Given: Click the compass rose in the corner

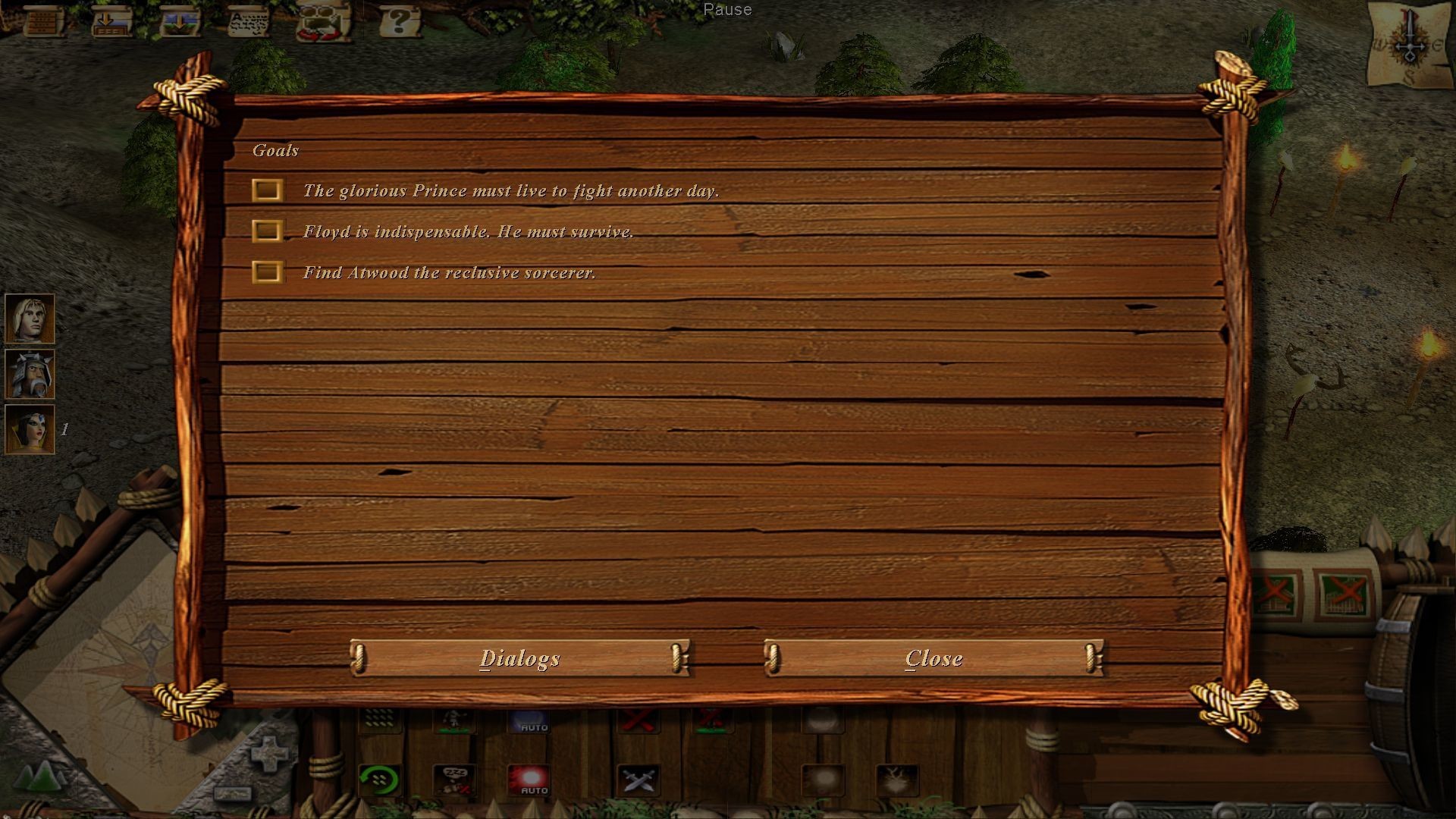Looking at the screenshot, I should point(1410,45).
